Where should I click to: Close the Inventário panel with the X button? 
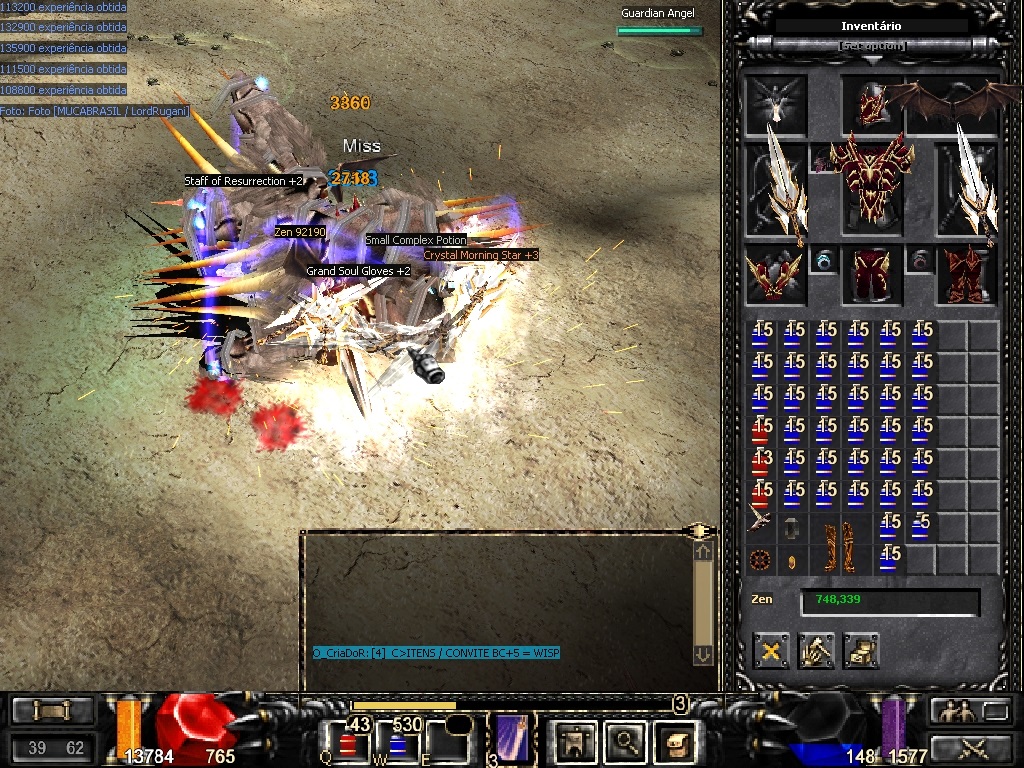coord(771,651)
